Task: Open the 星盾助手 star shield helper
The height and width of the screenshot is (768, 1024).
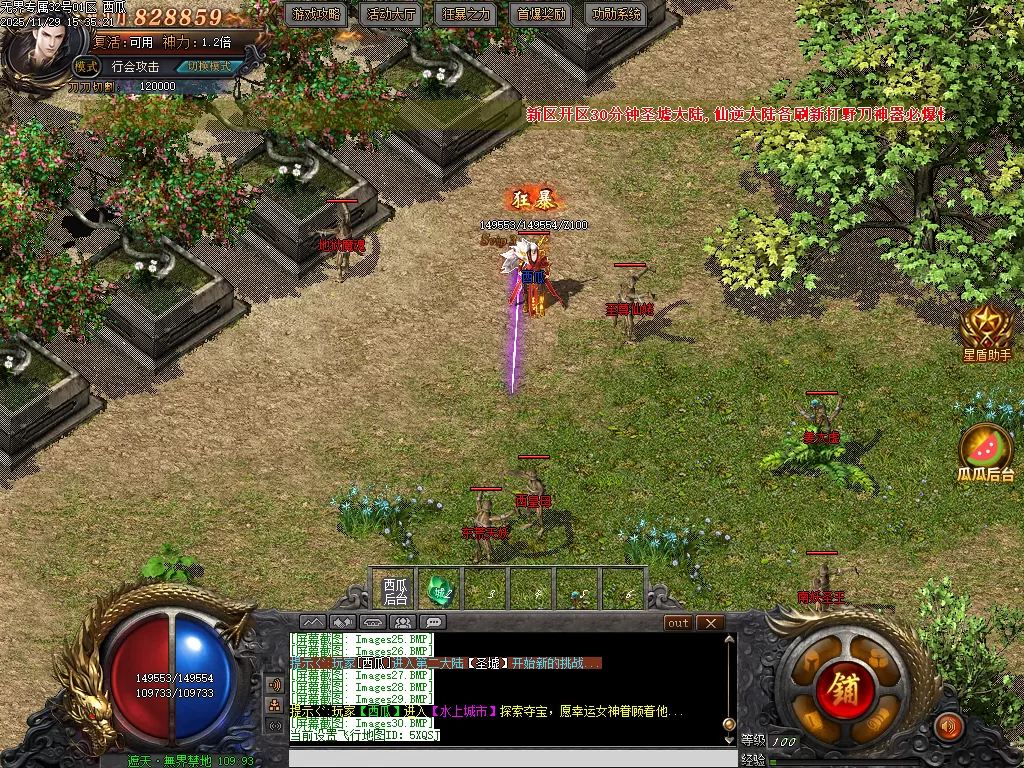Action: 986,332
